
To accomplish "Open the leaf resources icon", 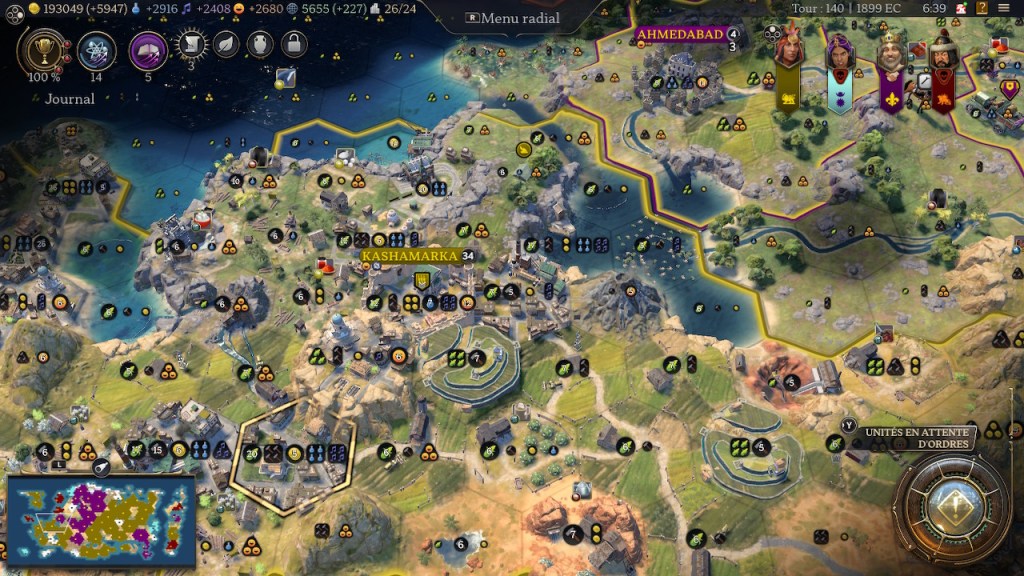I will 226,44.
